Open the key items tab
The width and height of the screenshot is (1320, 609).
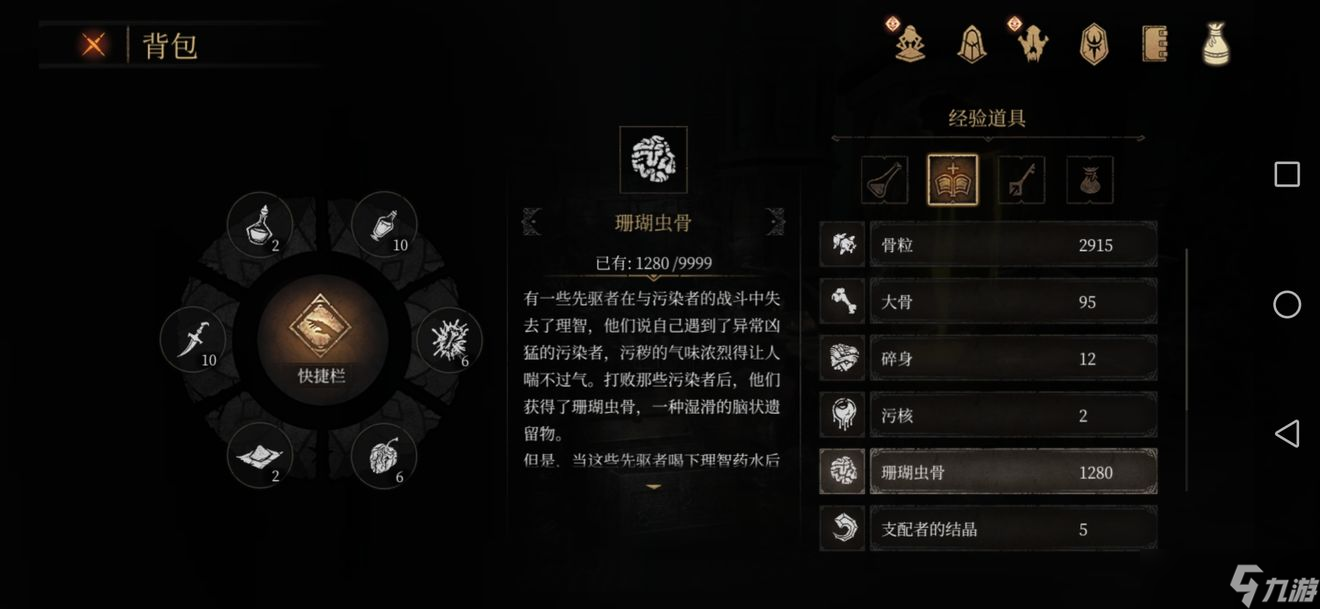(x=1021, y=181)
